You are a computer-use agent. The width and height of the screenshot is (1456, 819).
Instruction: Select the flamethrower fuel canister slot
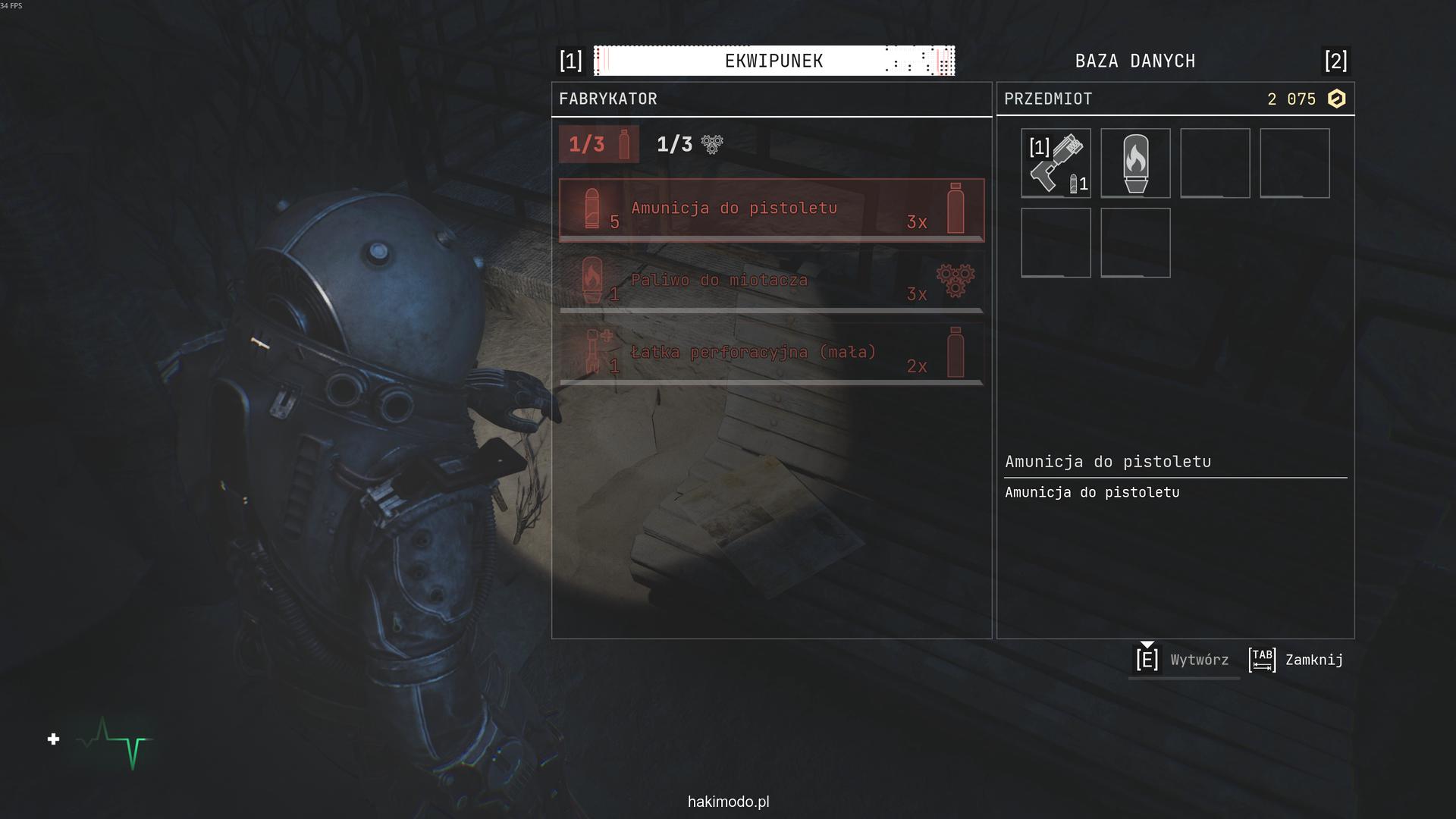[1135, 163]
